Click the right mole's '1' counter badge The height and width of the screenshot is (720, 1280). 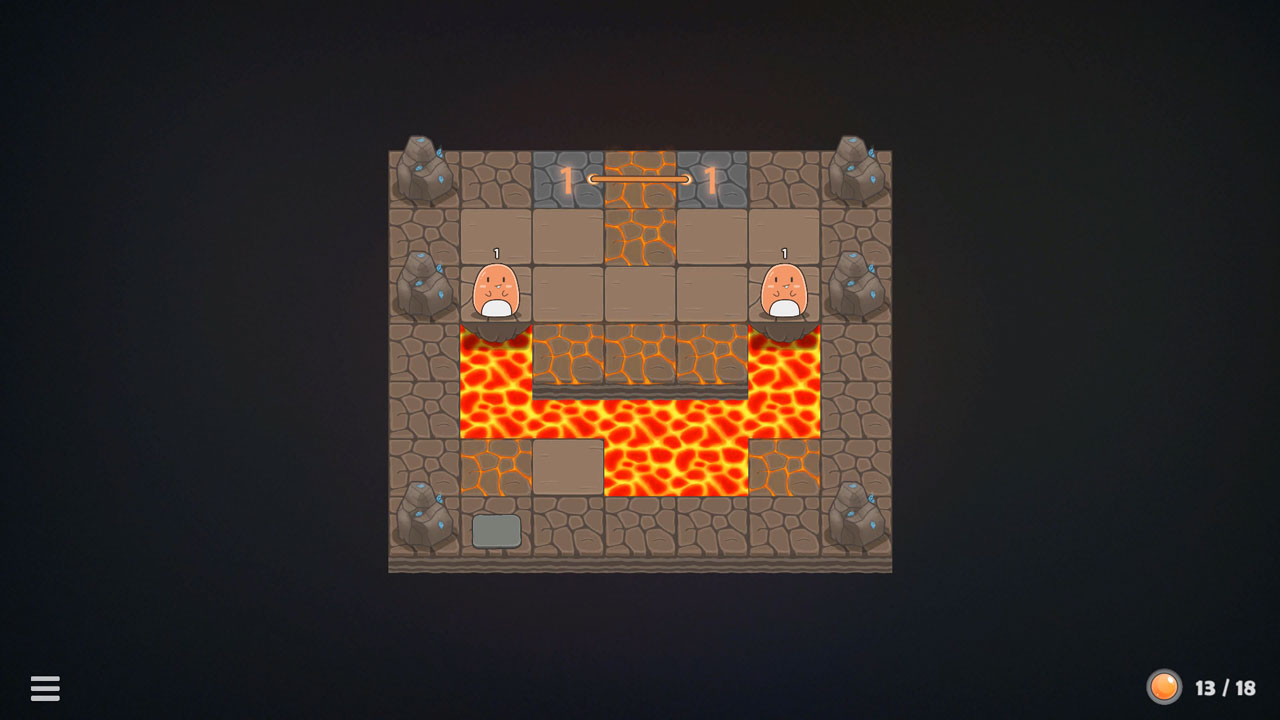point(786,252)
